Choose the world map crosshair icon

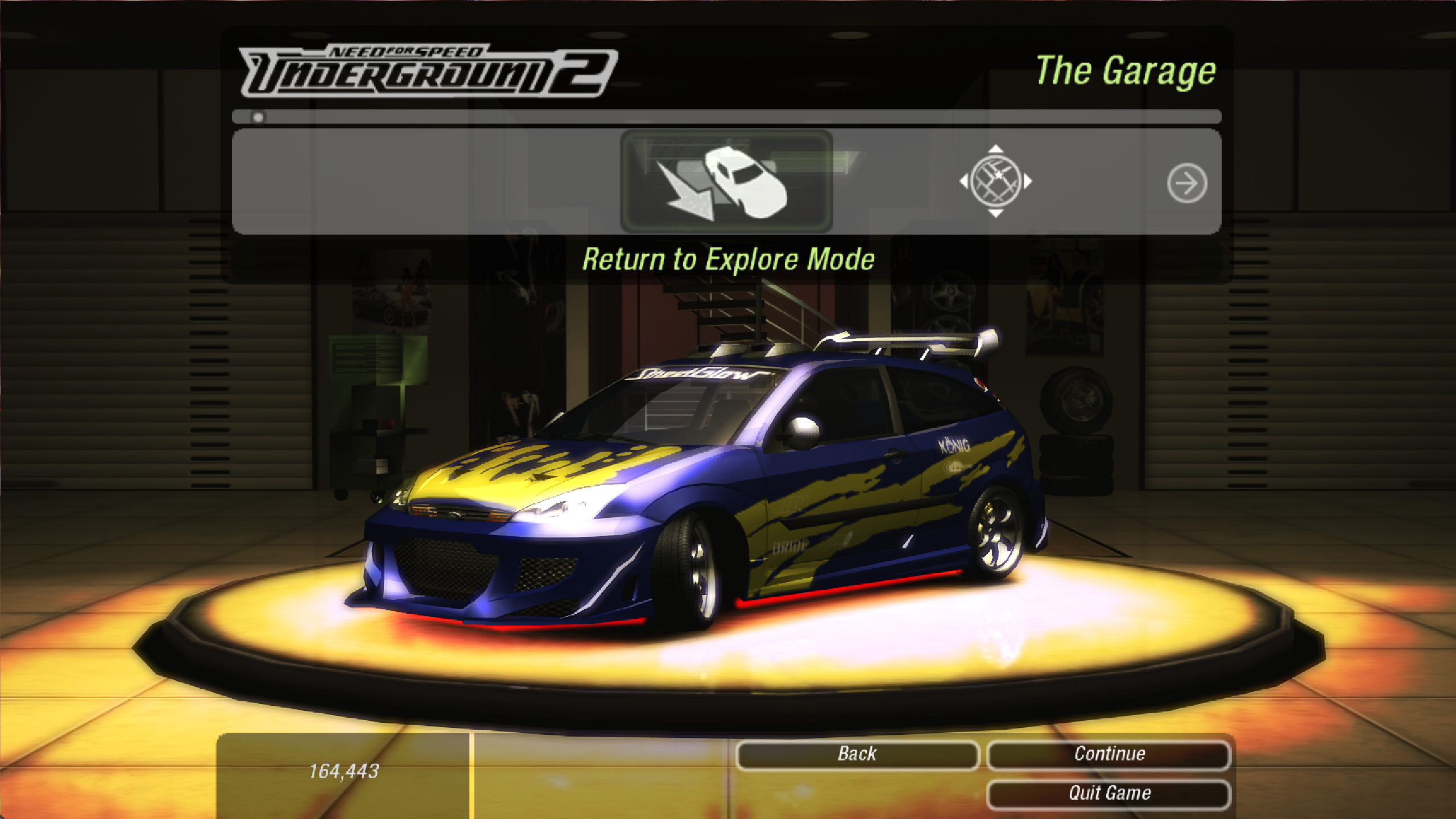pos(995,181)
